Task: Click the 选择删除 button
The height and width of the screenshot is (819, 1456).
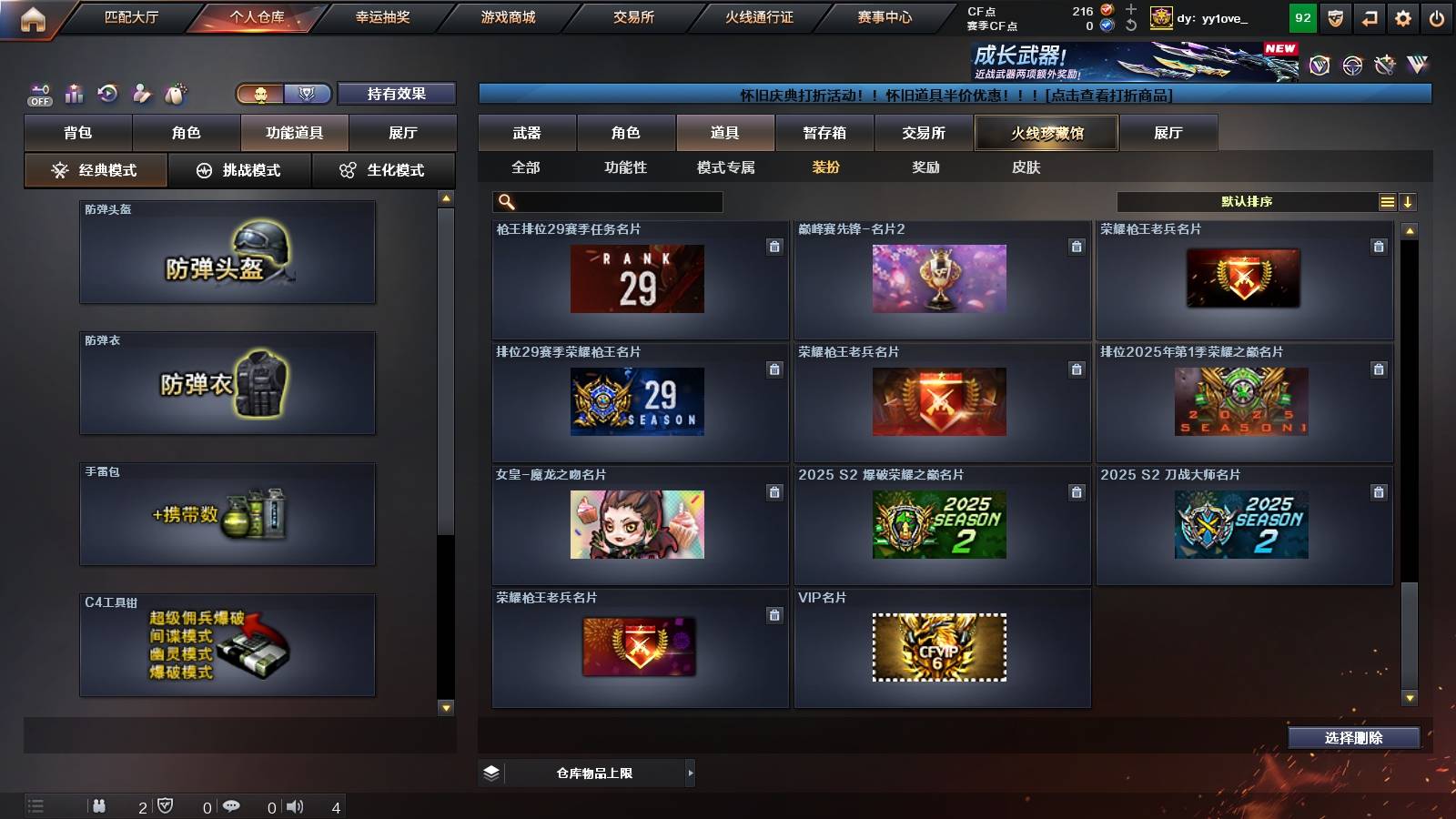Action: click(1354, 738)
